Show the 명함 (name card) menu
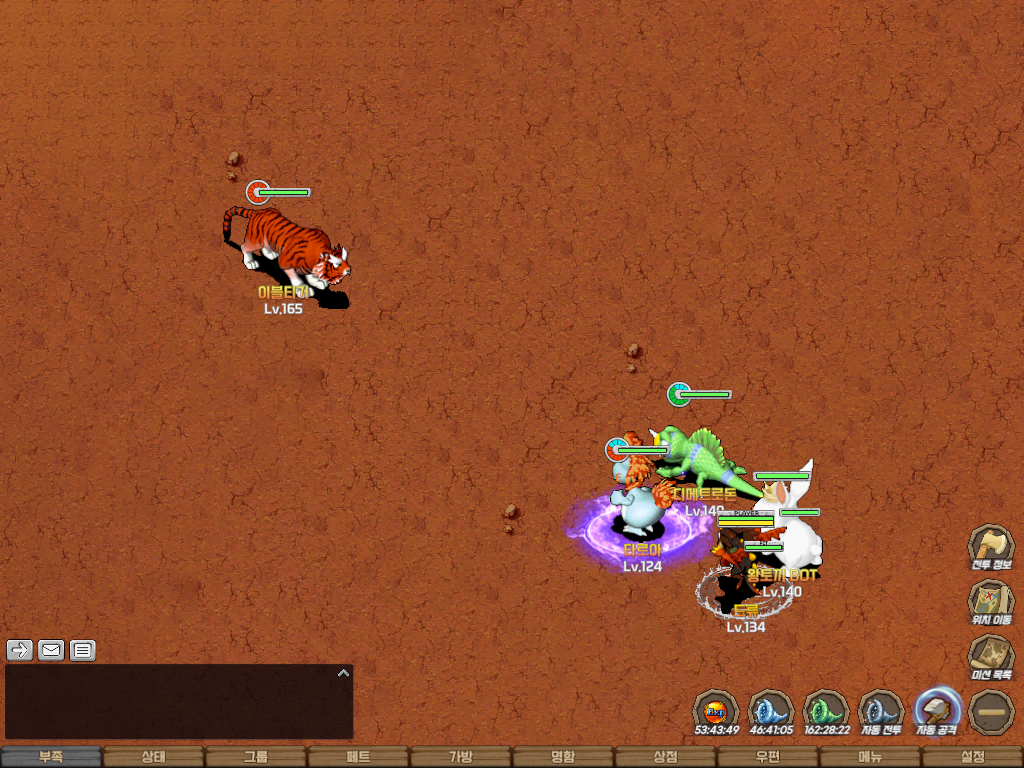The image size is (1024, 768). tap(563, 757)
